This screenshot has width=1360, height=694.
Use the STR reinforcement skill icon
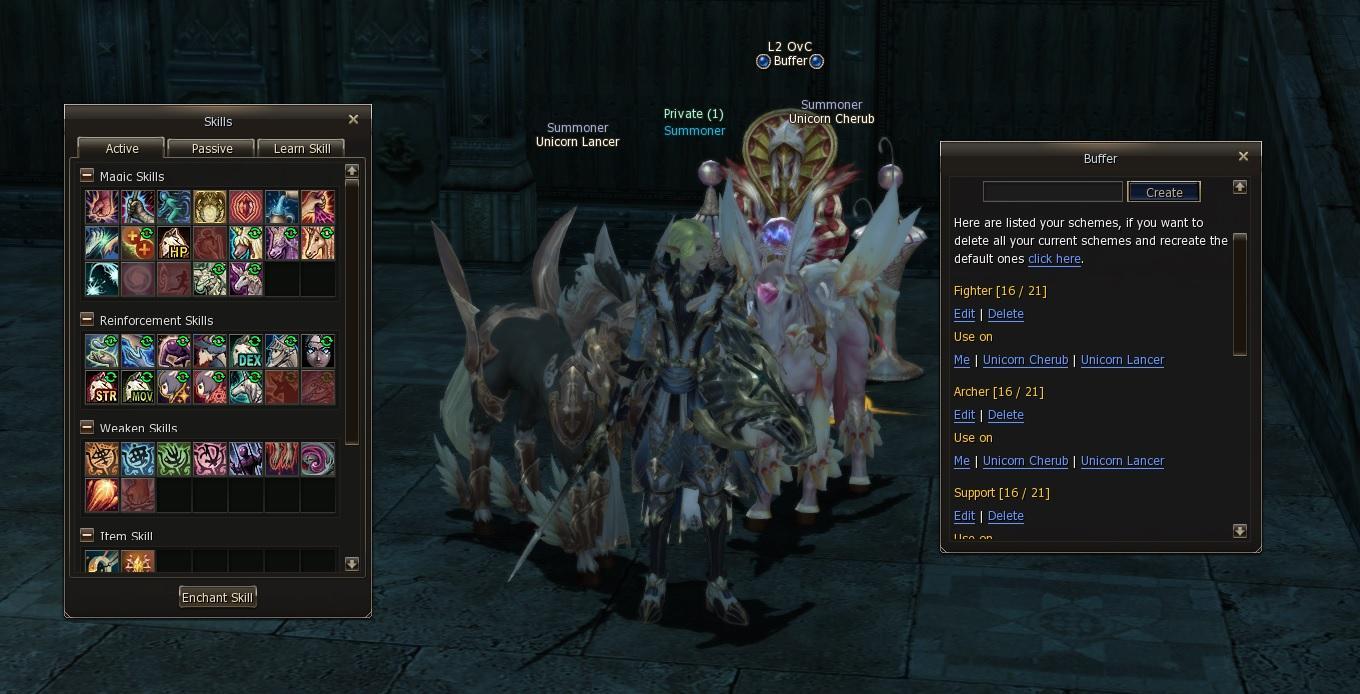click(102, 387)
